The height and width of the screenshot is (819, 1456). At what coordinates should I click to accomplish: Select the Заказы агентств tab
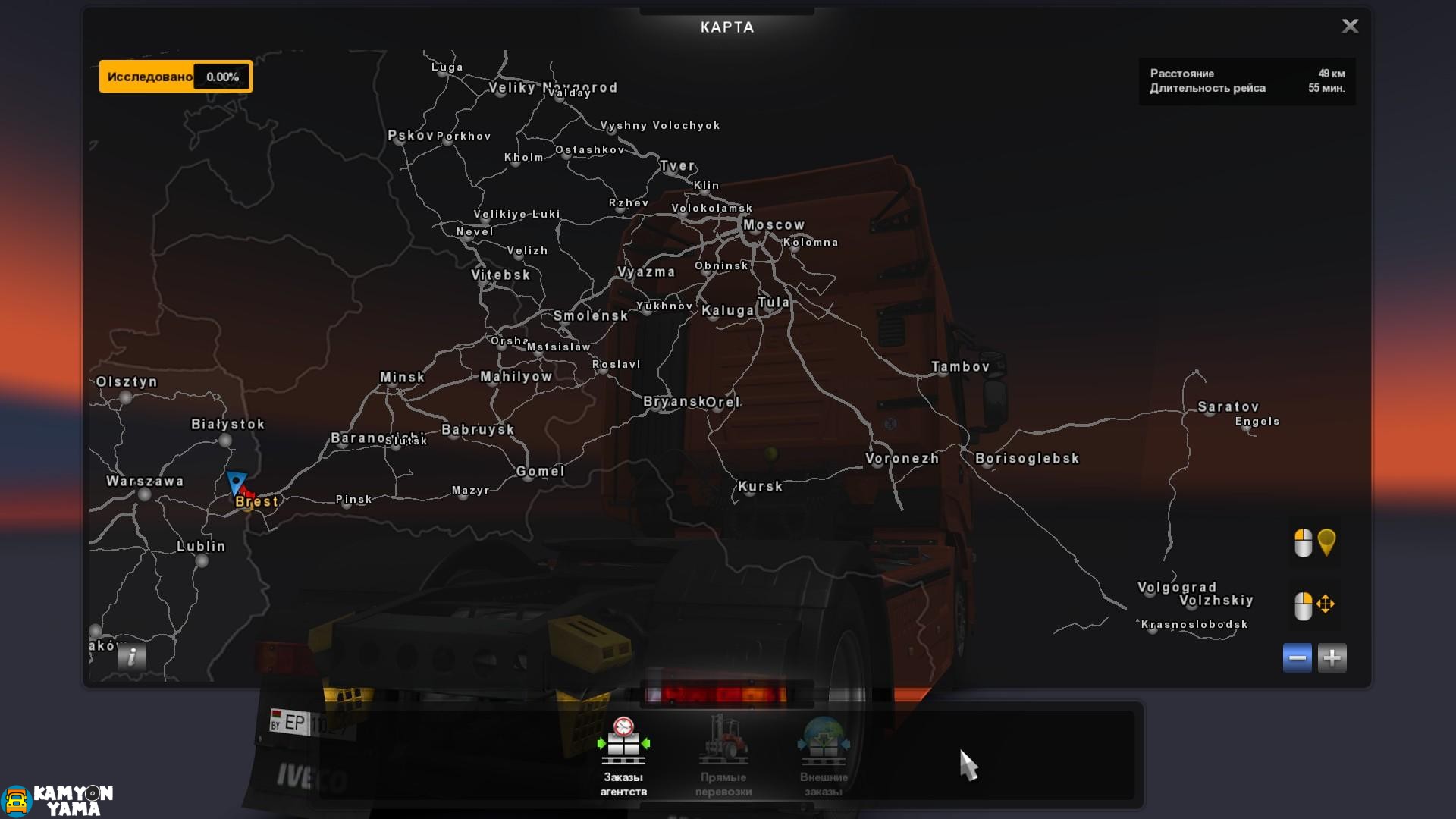click(x=623, y=758)
